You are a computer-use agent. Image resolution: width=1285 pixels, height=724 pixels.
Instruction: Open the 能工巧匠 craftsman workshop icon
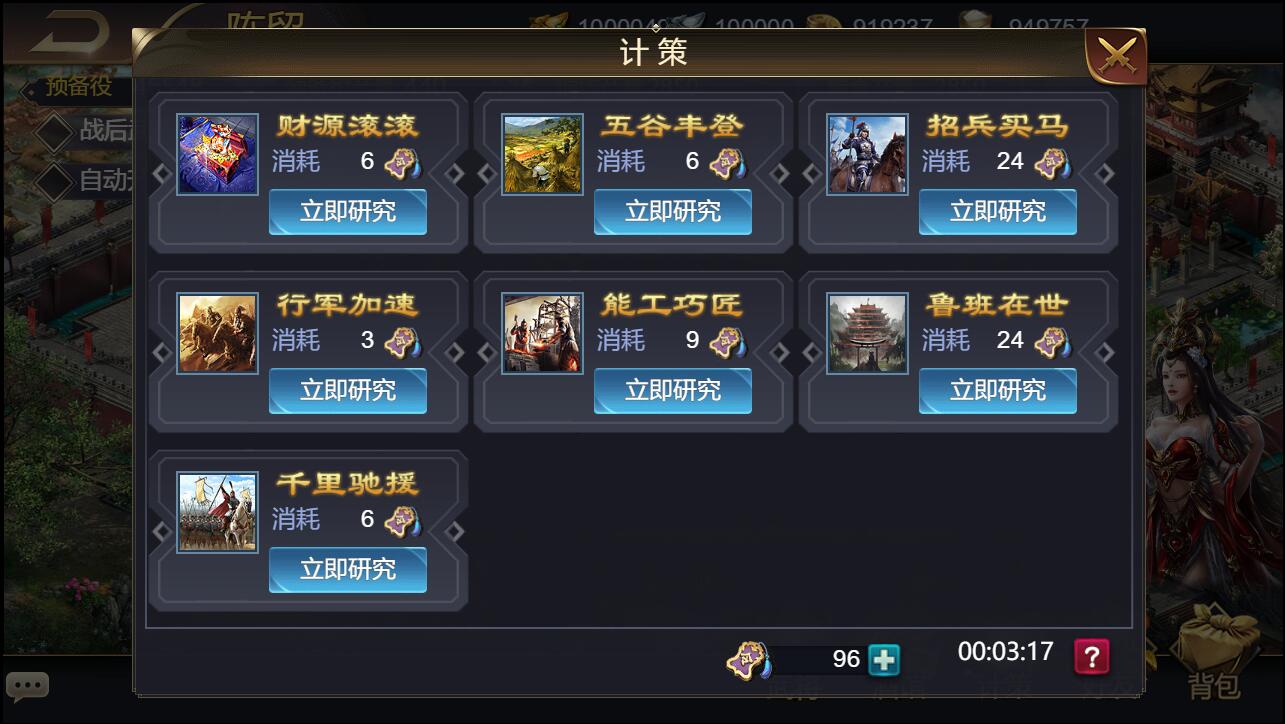(x=542, y=332)
